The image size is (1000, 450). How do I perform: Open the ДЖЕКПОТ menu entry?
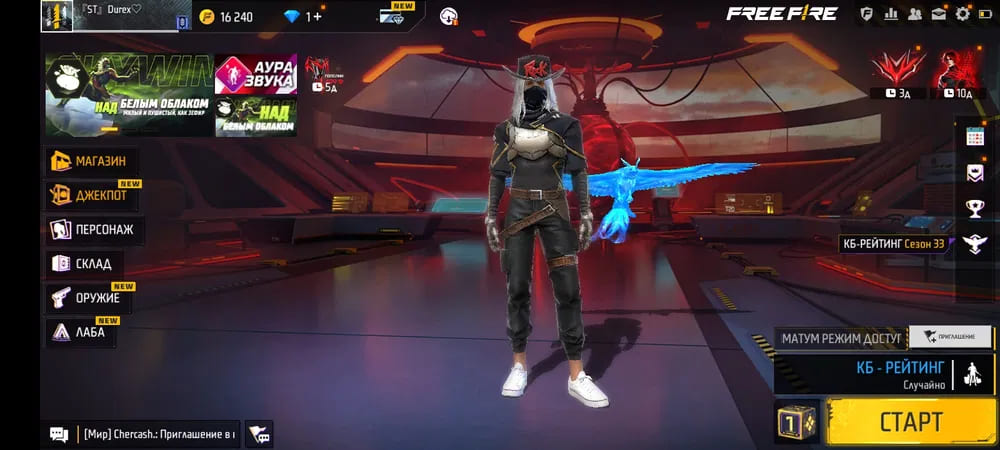pyautogui.click(x=92, y=195)
